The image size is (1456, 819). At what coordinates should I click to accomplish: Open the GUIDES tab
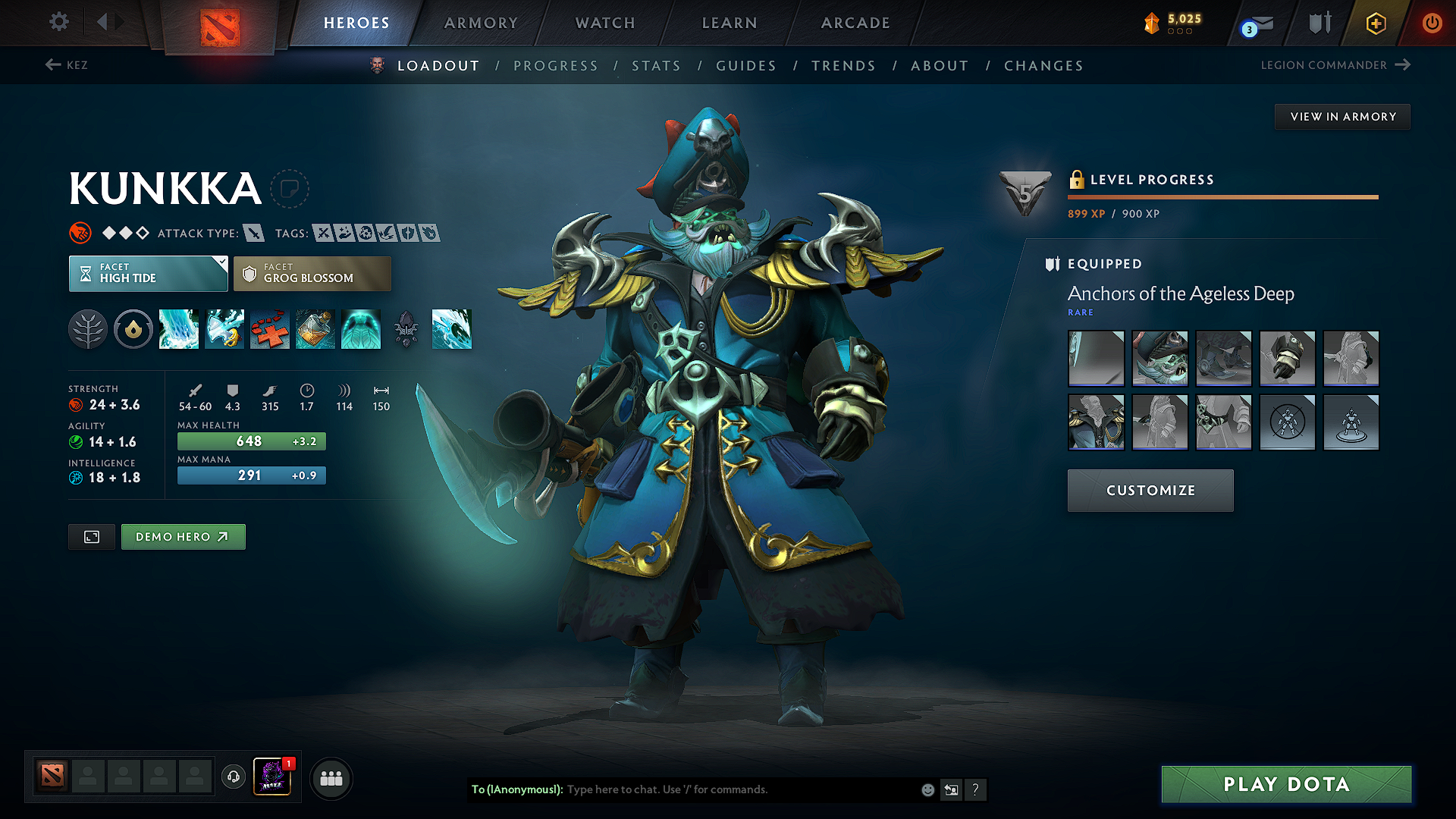(x=746, y=66)
